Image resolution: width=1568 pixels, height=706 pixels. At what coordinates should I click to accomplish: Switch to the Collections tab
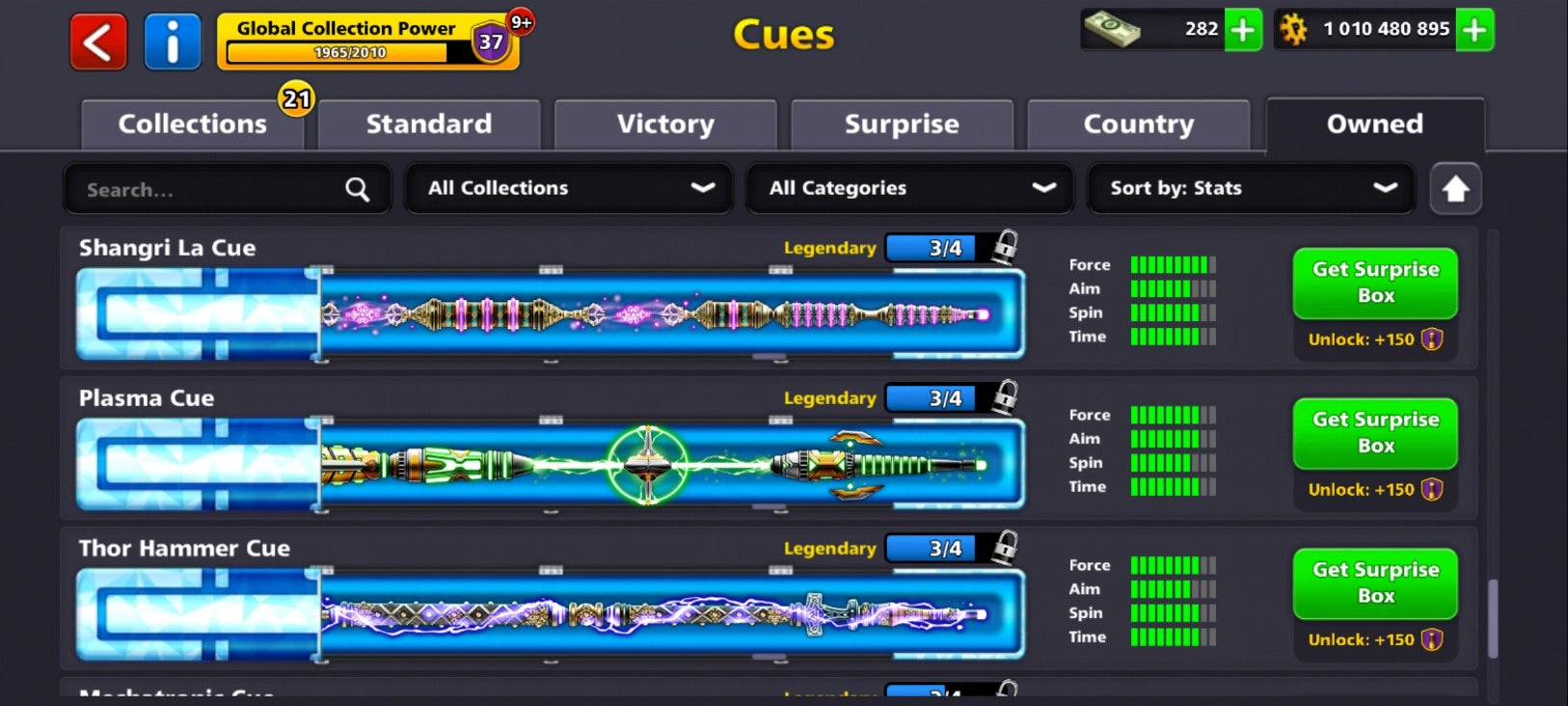click(x=191, y=123)
